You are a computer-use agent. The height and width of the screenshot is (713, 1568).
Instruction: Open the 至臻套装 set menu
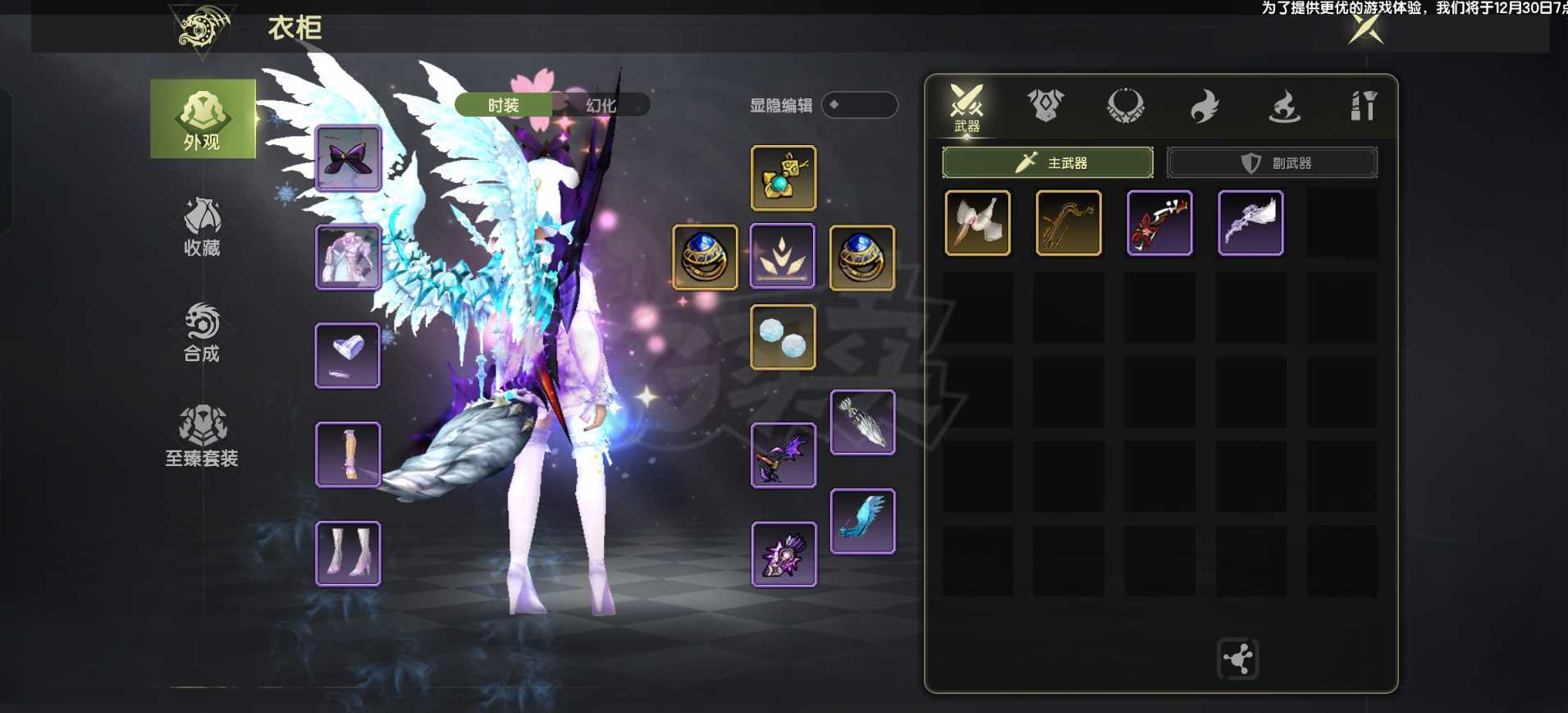202,436
